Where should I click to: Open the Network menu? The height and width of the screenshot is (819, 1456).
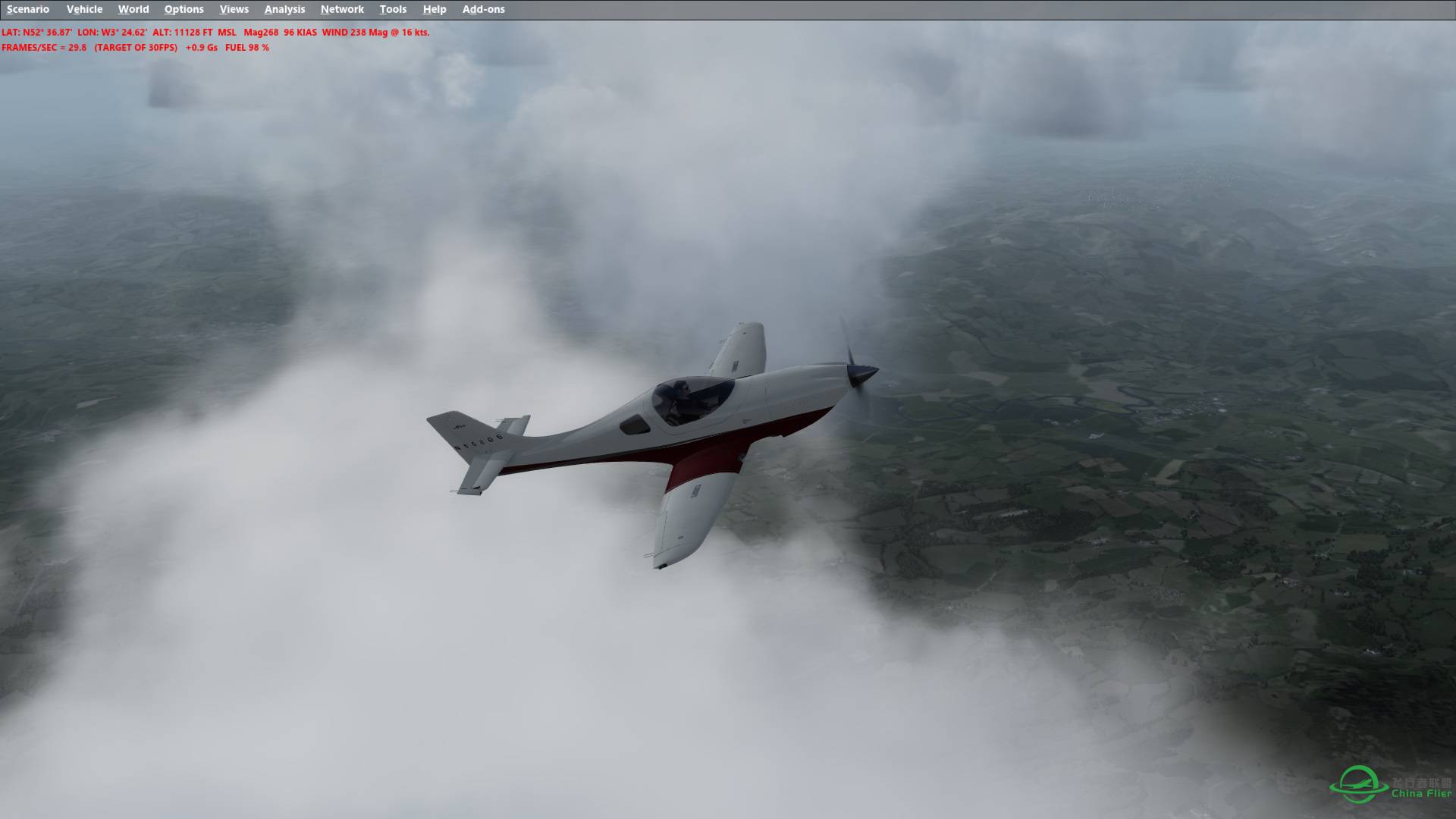(341, 9)
